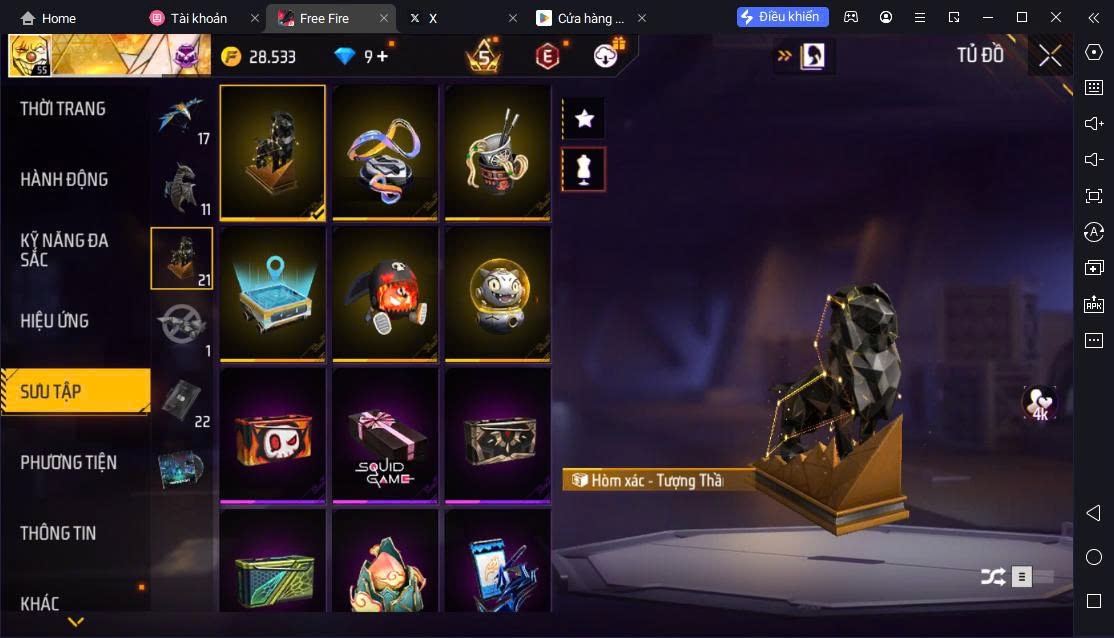This screenshot has height=638, width=1114.
Task: Pick the cat in glass bubble item
Action: click(x=497, y=293)
